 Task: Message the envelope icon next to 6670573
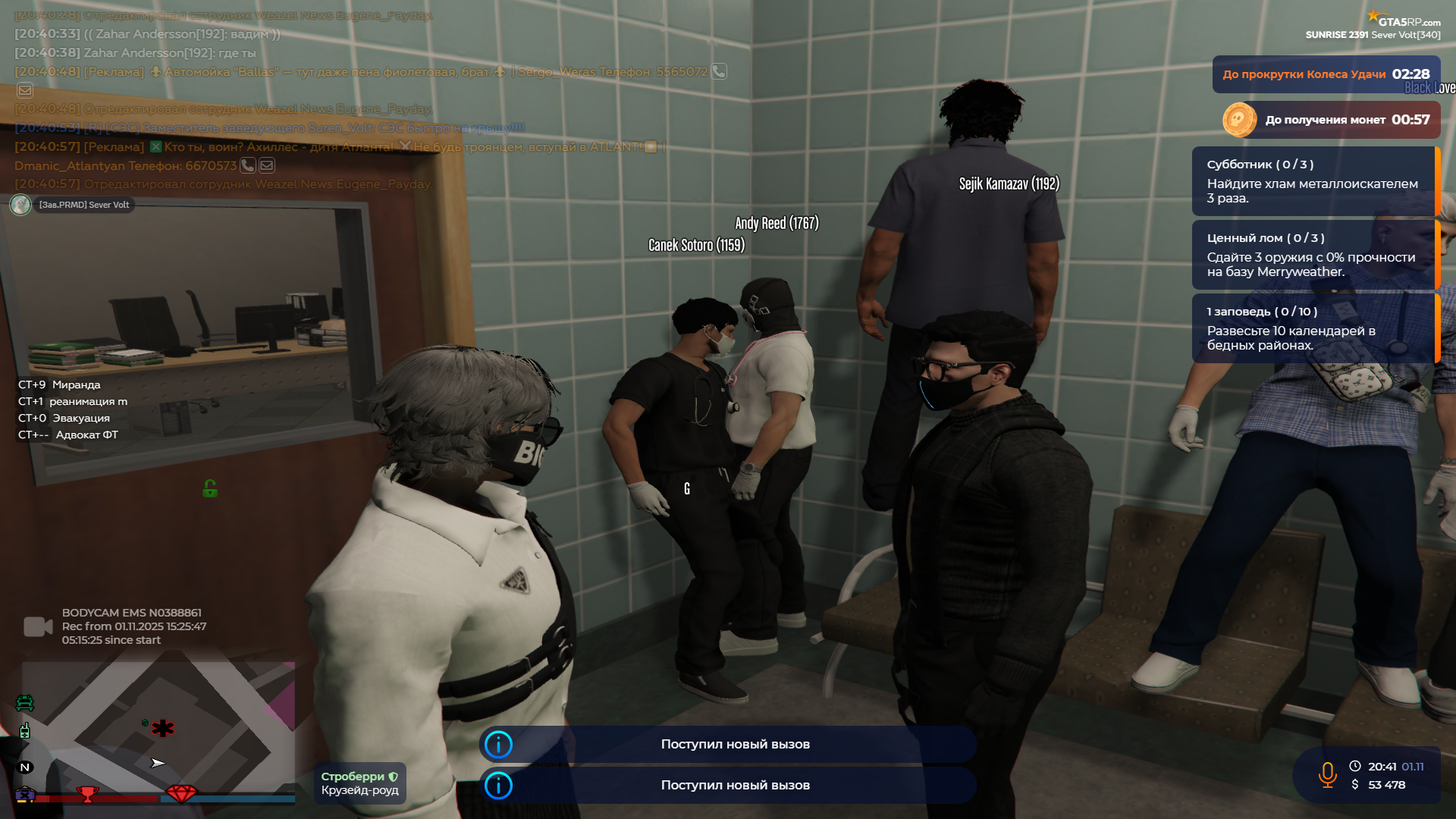(267, 165)
